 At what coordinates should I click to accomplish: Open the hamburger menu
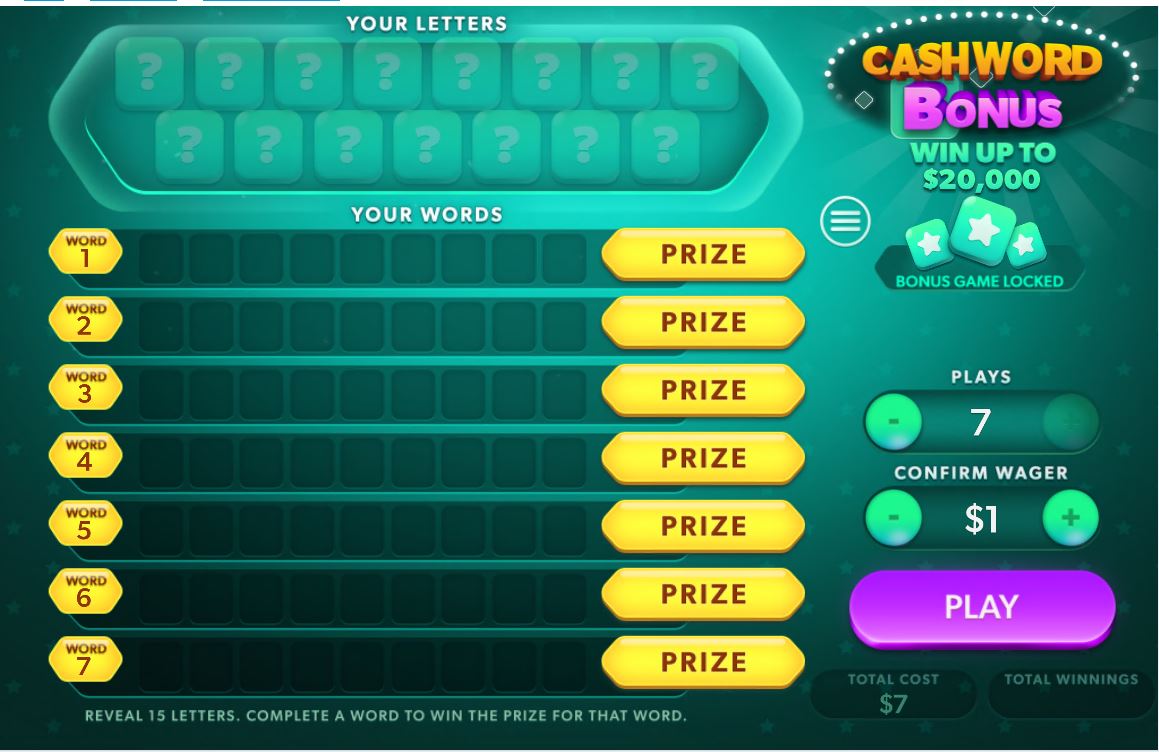coord(845,221)
